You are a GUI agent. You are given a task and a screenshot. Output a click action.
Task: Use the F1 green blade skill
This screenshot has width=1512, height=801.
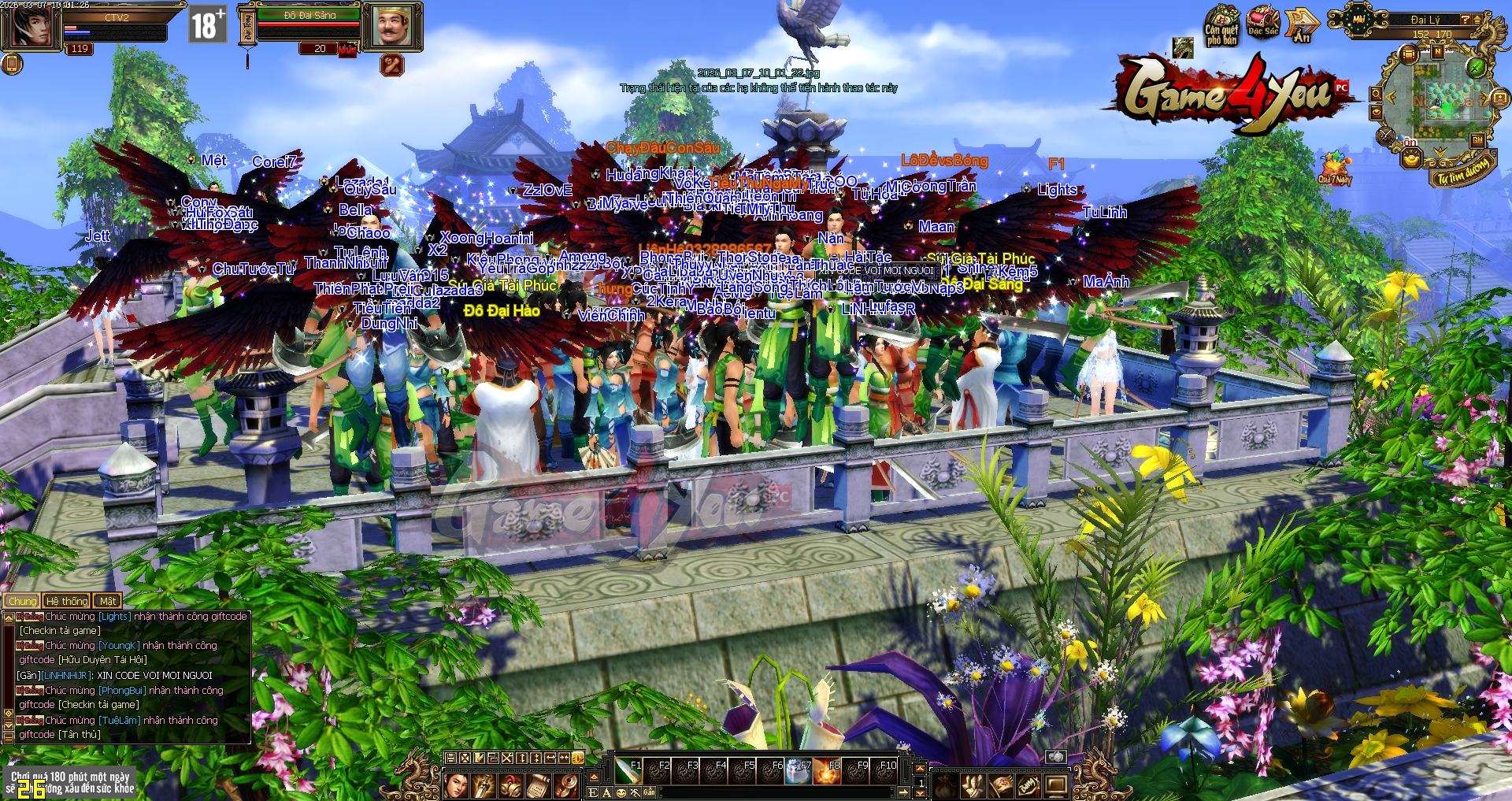[x=628, y=771]
